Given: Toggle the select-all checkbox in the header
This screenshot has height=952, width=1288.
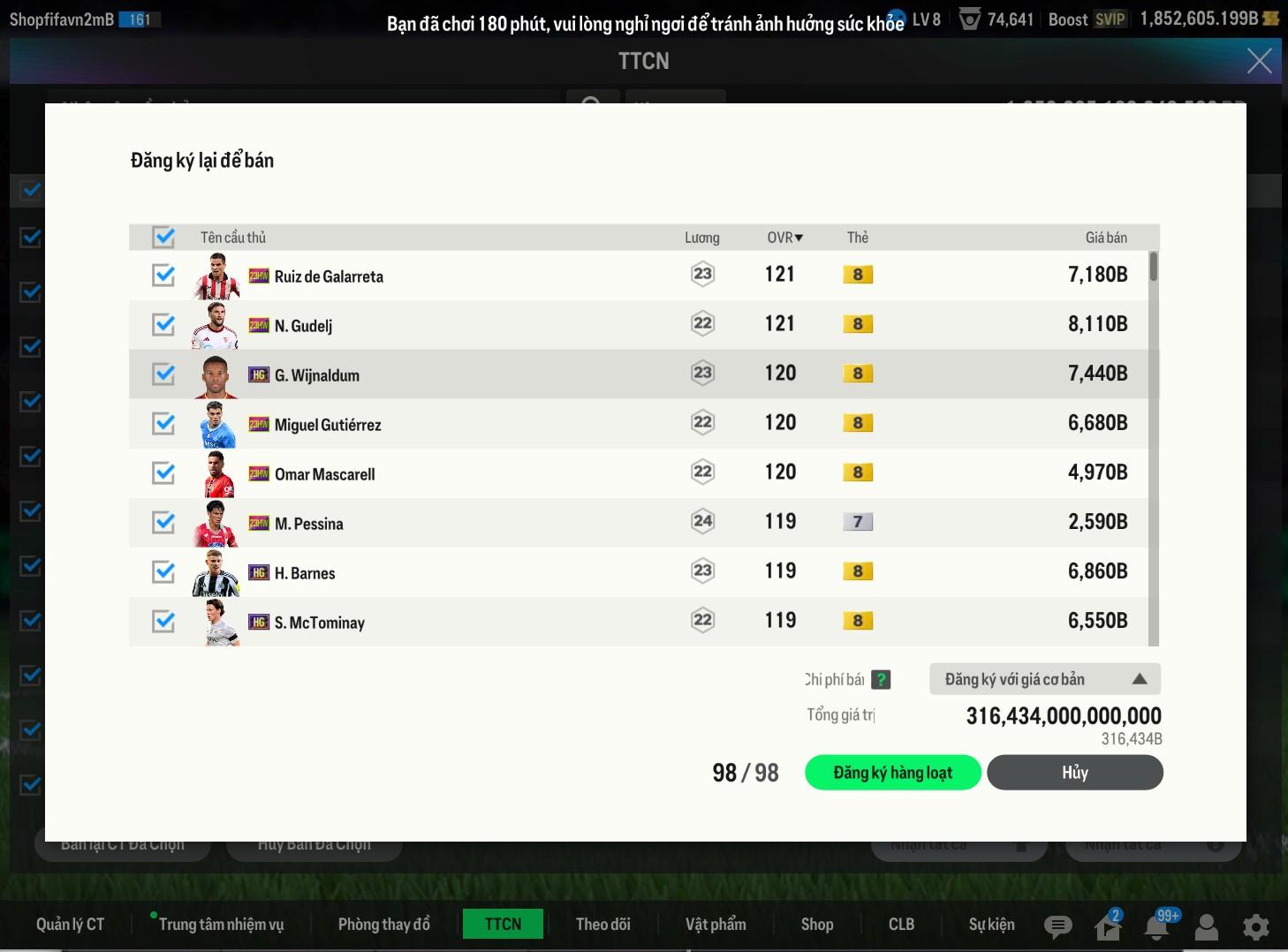Looking at the screenshot, I should [163, 237].
